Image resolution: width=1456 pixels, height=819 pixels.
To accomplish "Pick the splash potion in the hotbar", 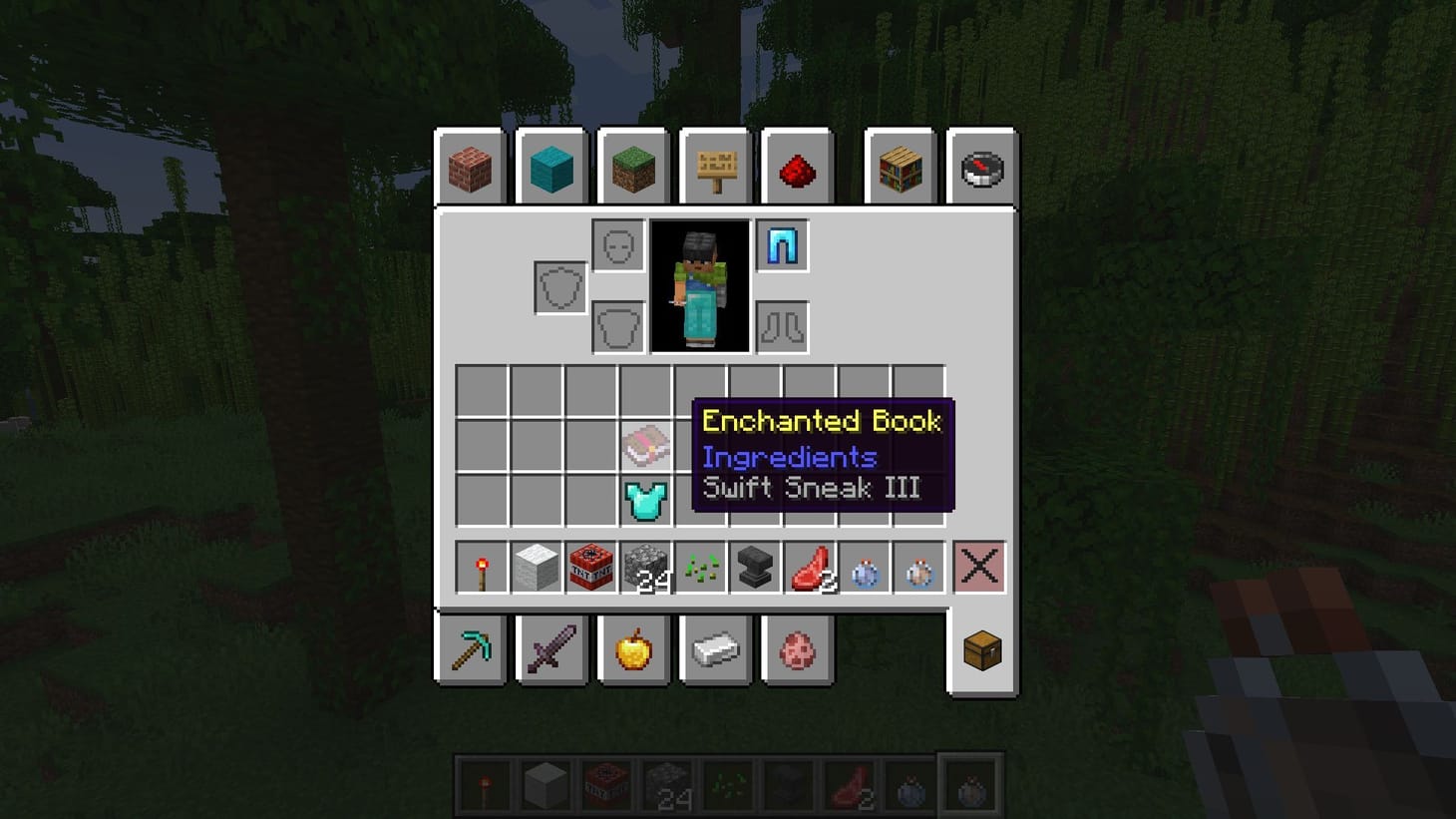I will [863, 567].
